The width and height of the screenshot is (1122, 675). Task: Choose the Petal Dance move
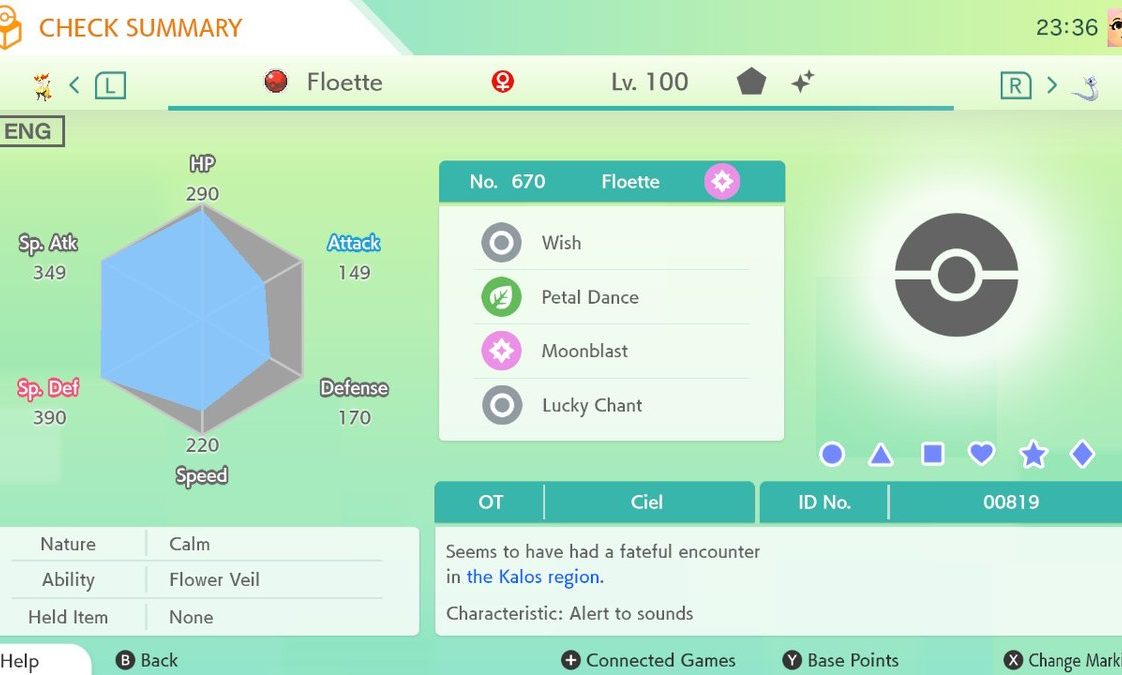click(x=610, y=297)
